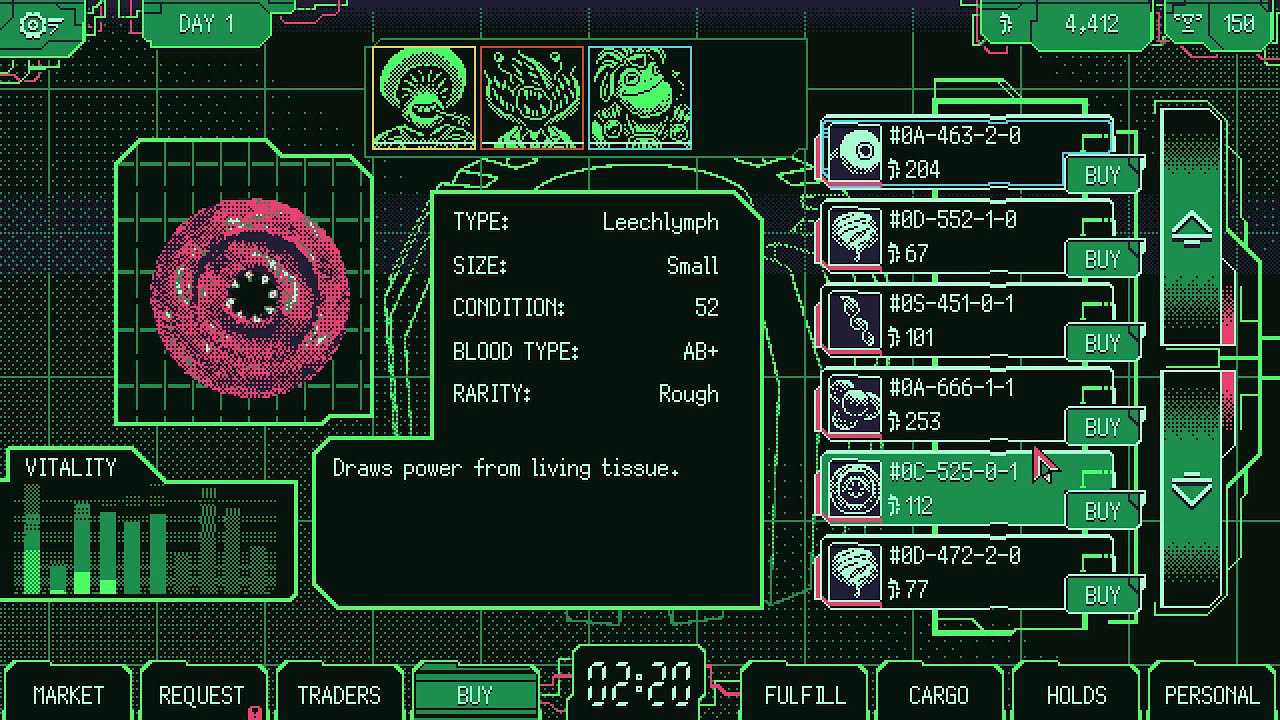Screen dimensions: 1280x720
Task: Switch to the Market tab
Action: 68,695
